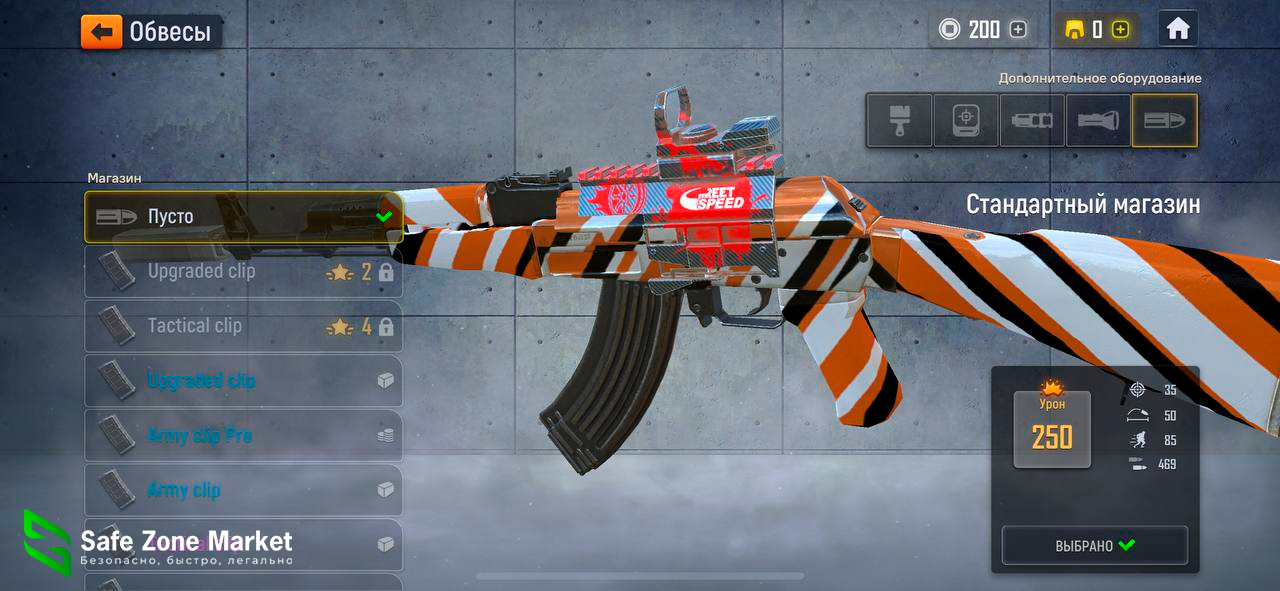1280x591 pixels.
Task: Open the paint brush skin category
Action: tap(899, 121)
